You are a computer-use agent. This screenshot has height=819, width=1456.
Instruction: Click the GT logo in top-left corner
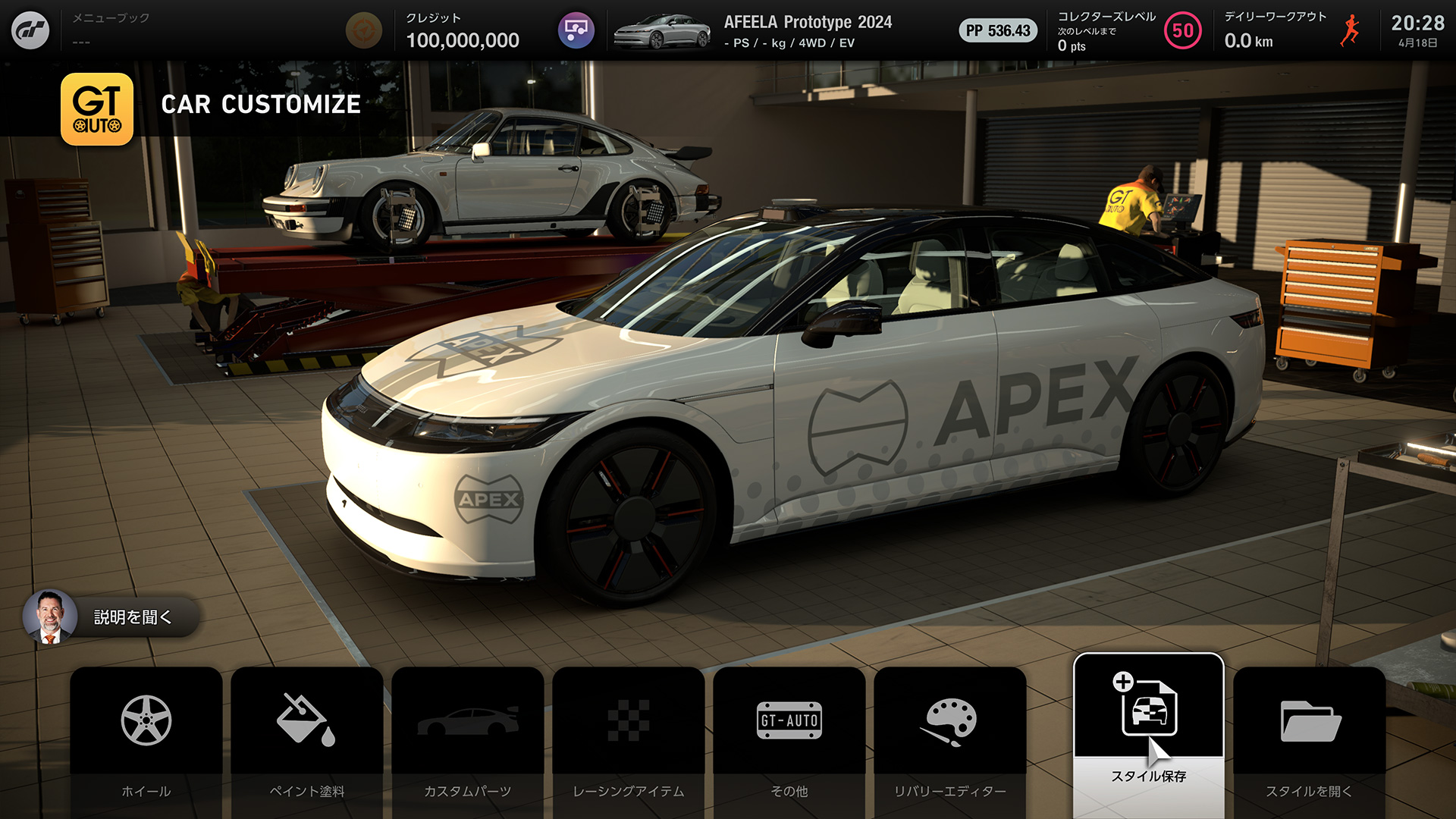coord(30,30)
